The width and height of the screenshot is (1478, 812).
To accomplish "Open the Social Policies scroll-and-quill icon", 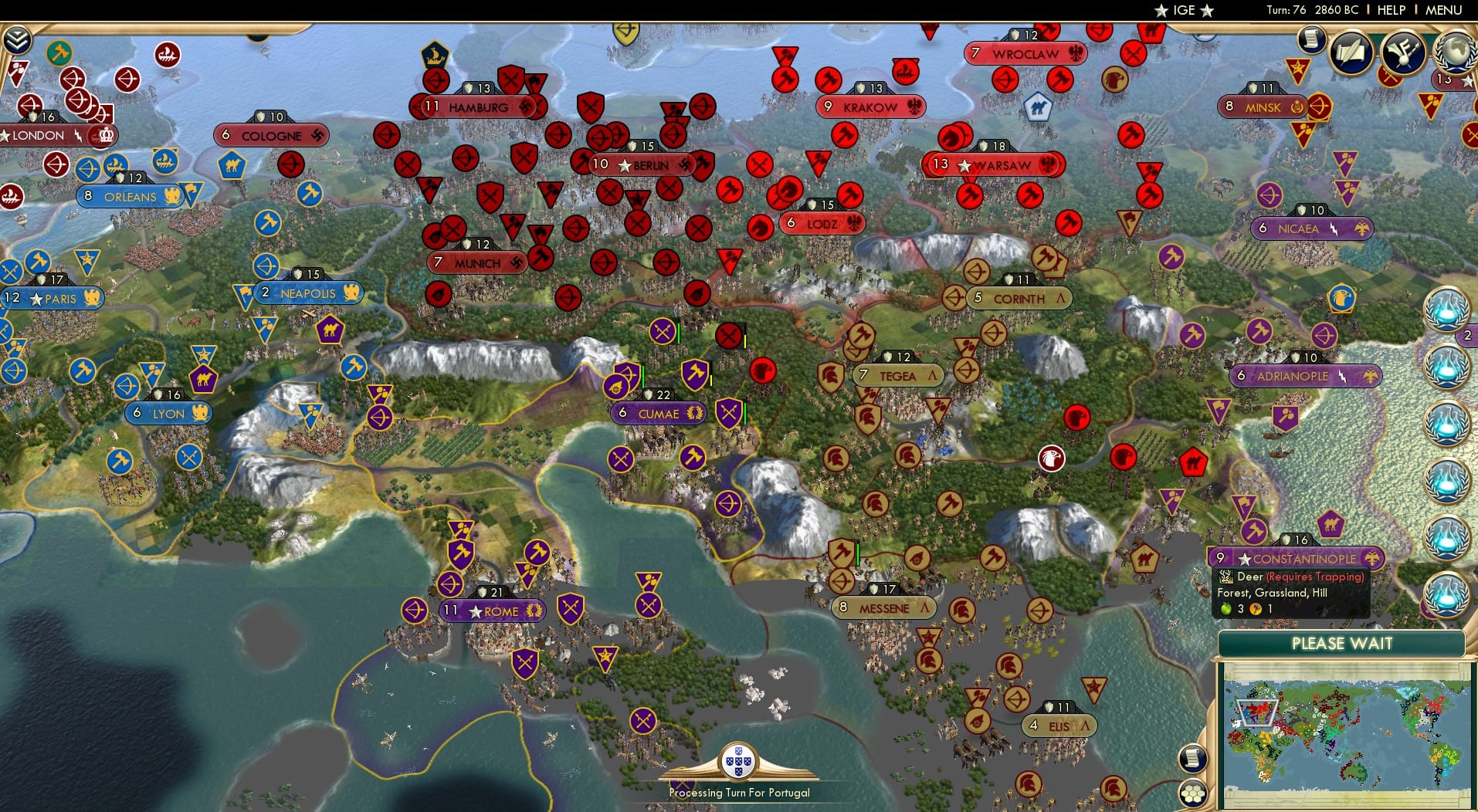I will (x=1350, y=52).
